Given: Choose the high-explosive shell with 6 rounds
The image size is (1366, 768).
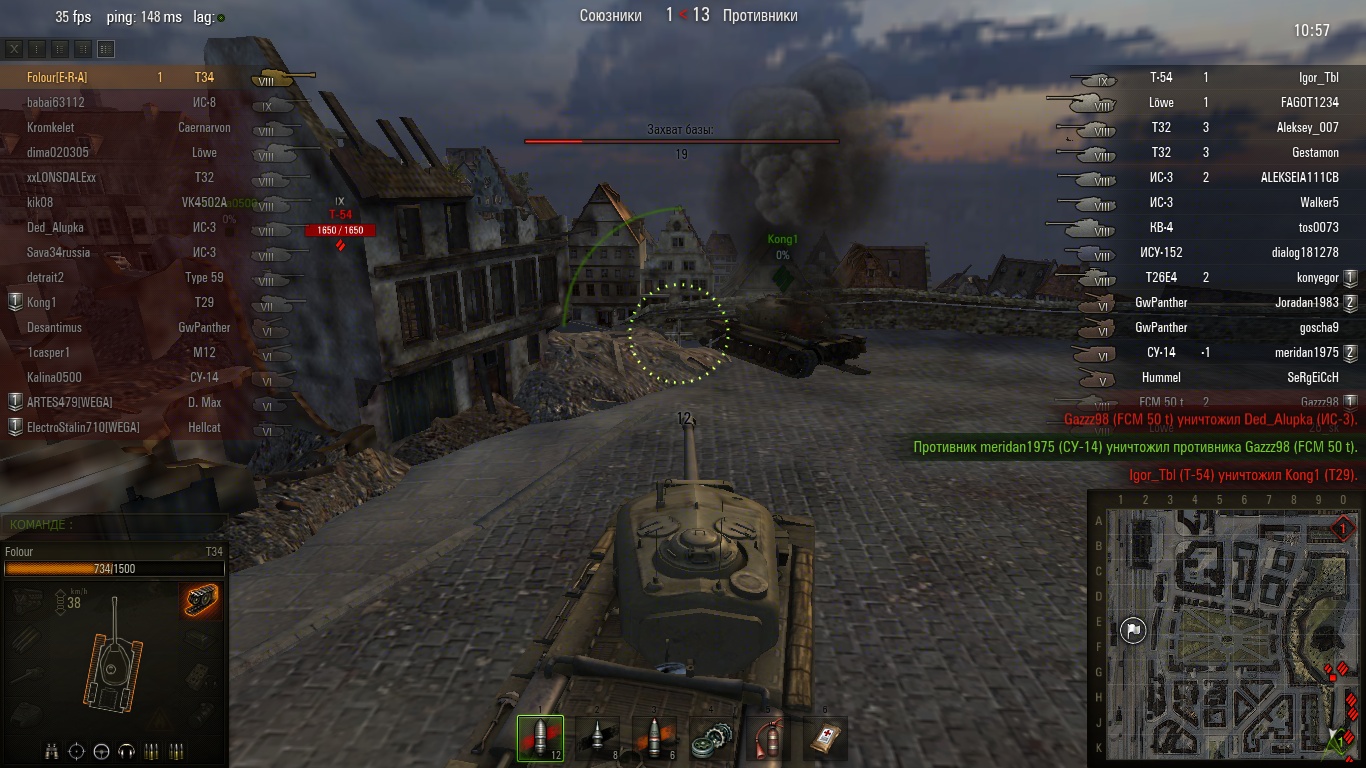Looking at the screenshot, I should click(x=654, y=738).
